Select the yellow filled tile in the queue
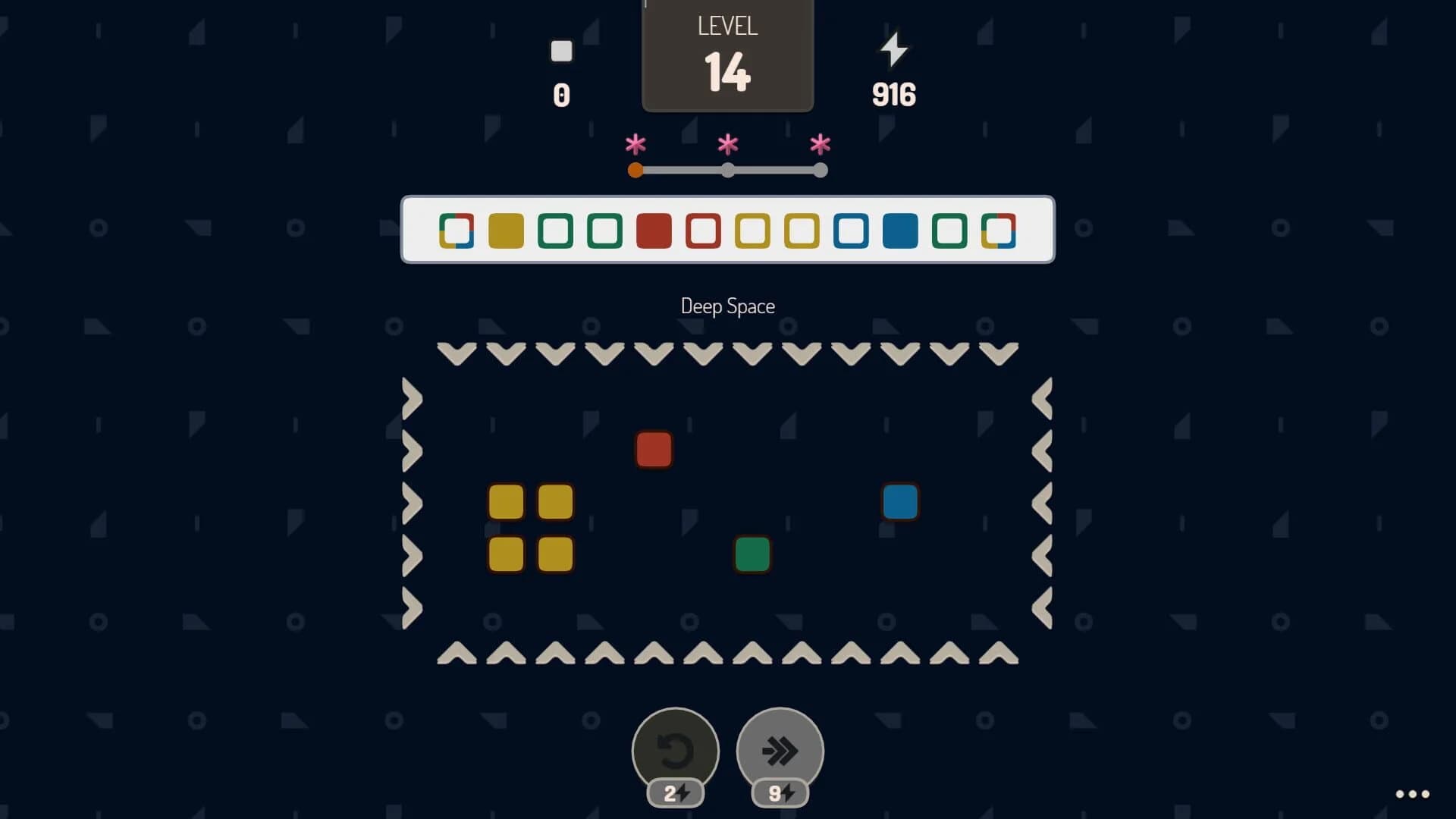 (x=507, y=230)
